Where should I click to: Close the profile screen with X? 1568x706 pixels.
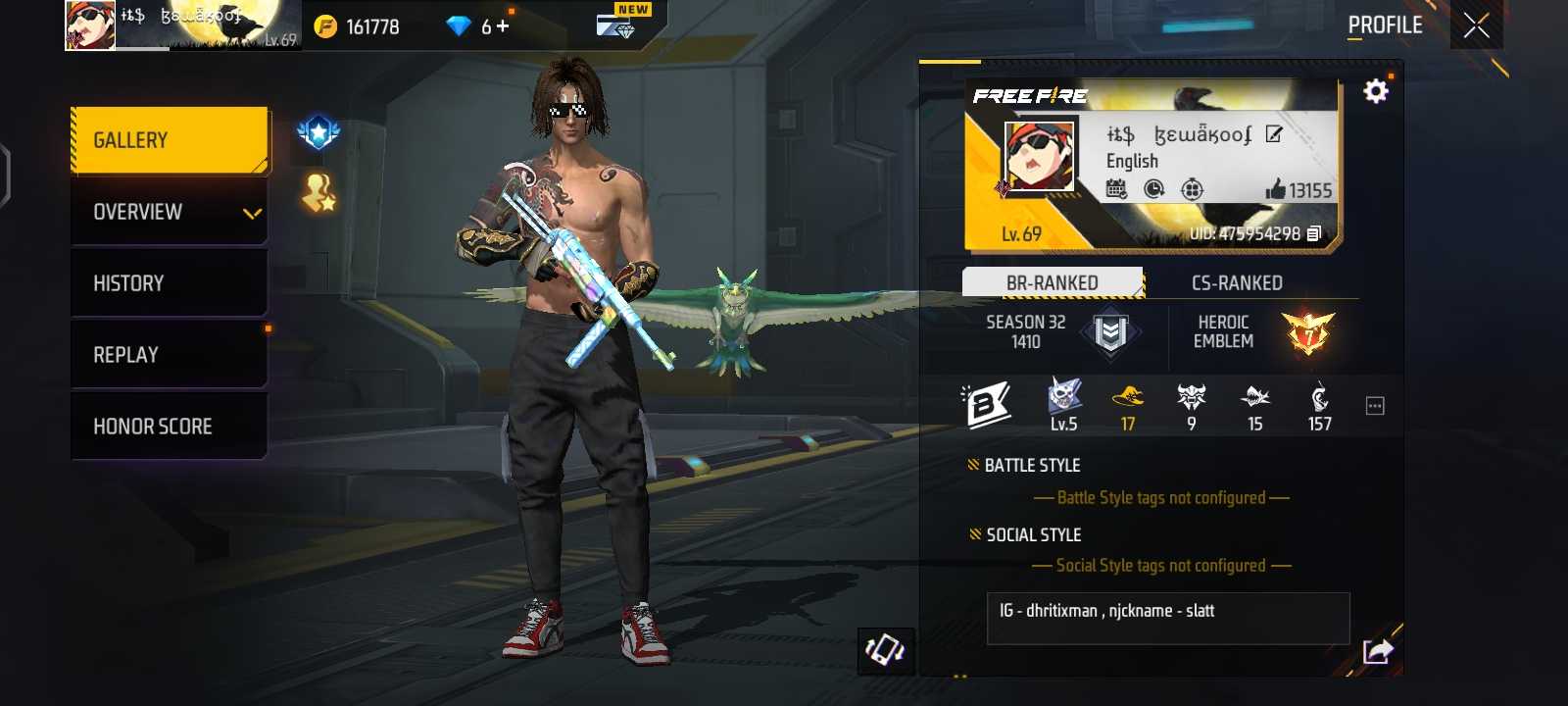click(x=1476, y=26)
